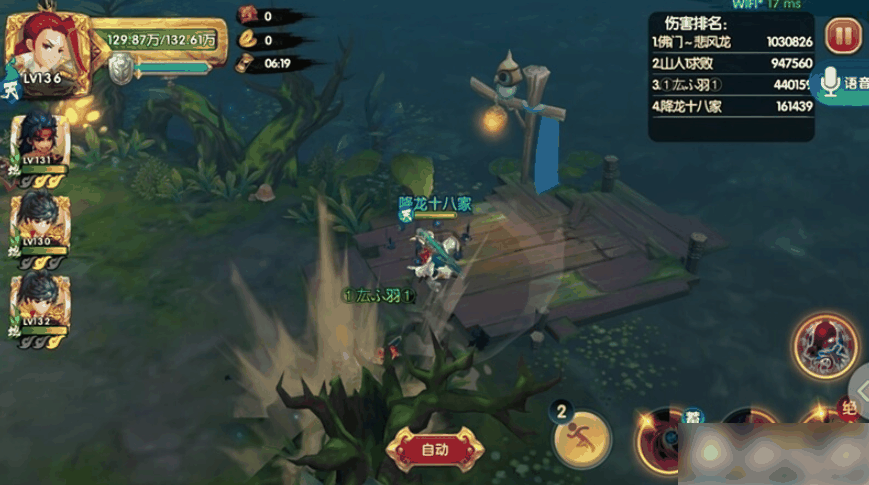869x485 pixels.
Task: Select the 降龙十八家 ranking row
Action: point(731,105)
